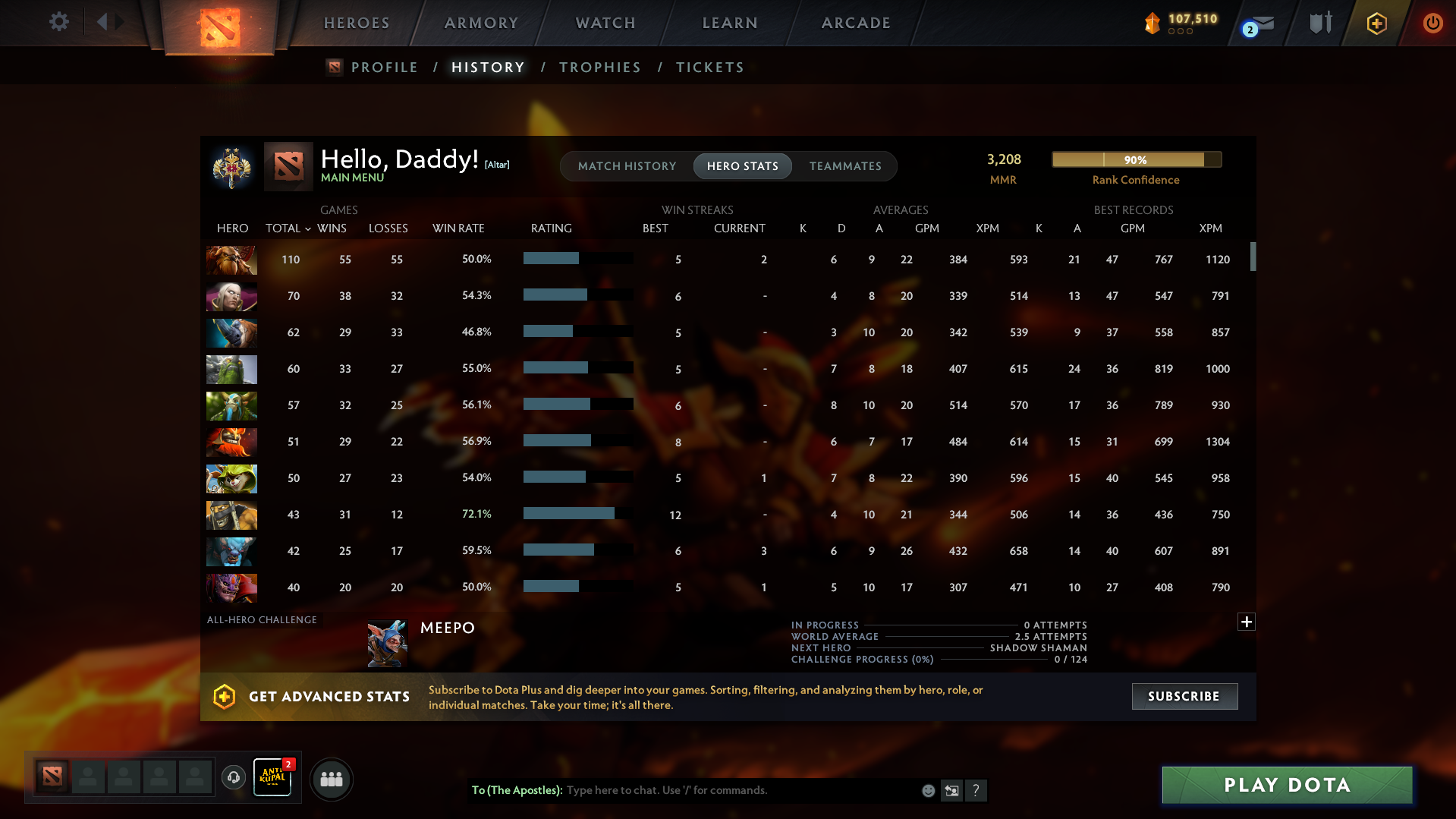
Task: Open the Armory shield and sword icon
Action: 1319,23
